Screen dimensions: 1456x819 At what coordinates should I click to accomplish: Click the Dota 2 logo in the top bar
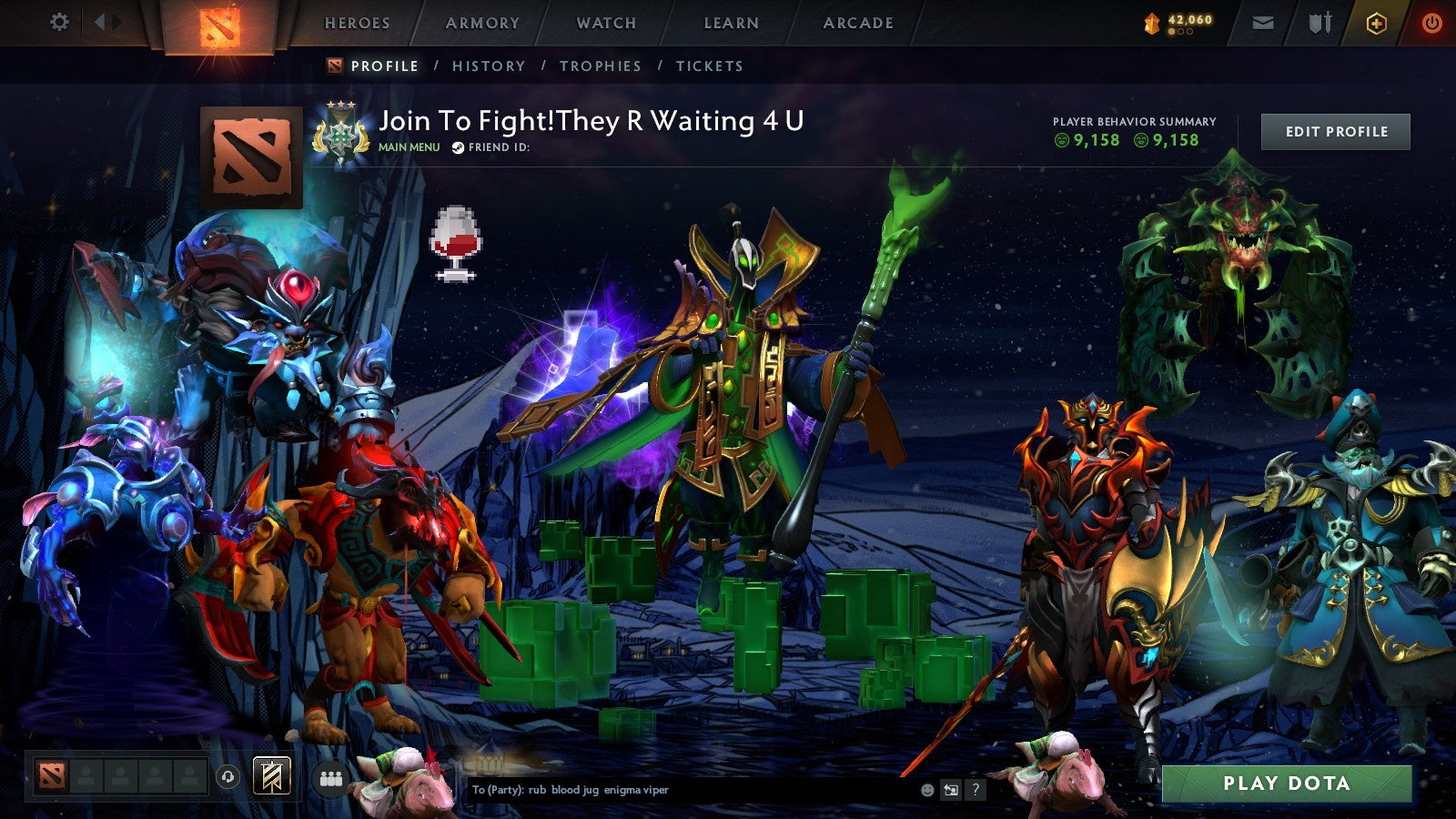218,24
